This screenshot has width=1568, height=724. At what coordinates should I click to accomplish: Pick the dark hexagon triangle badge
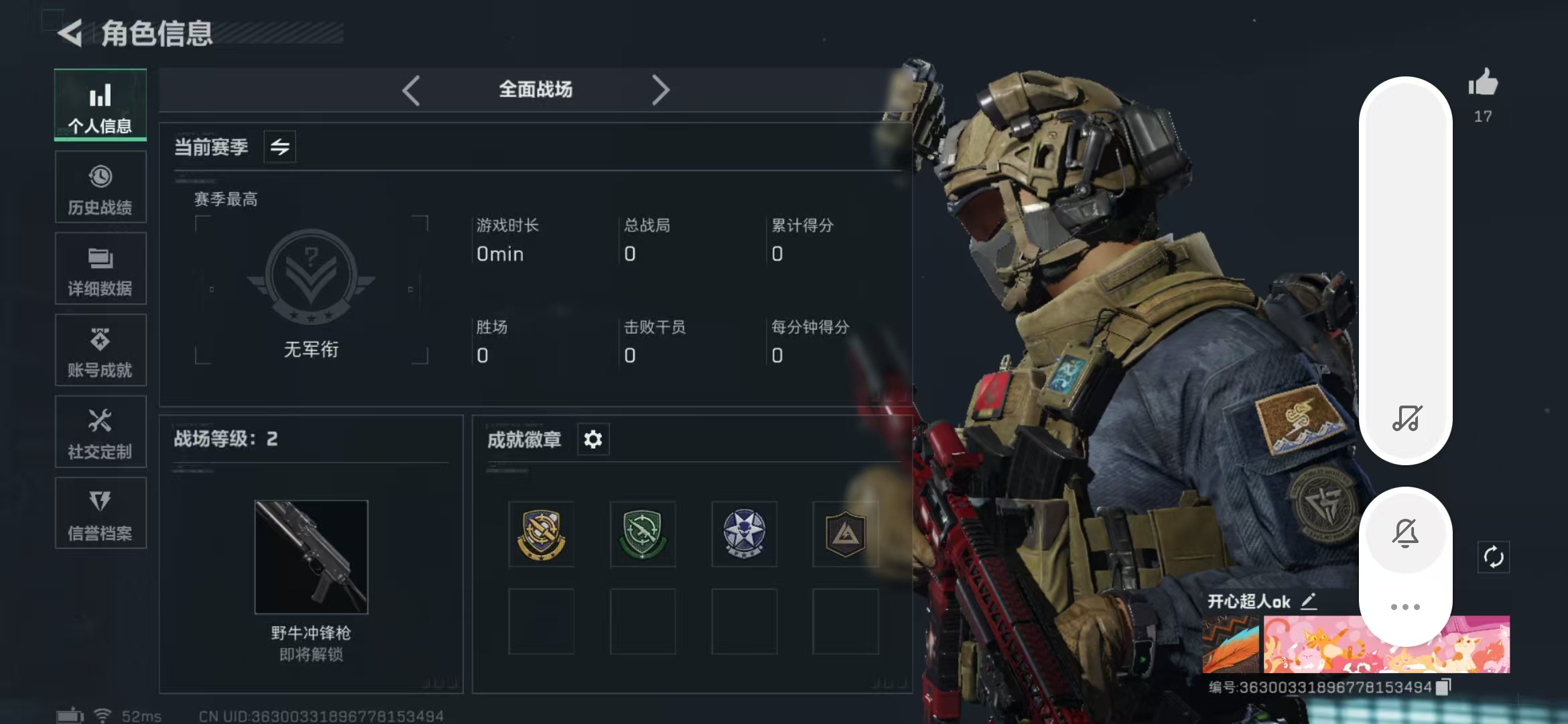pyautogui.click(x=845, y=534)
